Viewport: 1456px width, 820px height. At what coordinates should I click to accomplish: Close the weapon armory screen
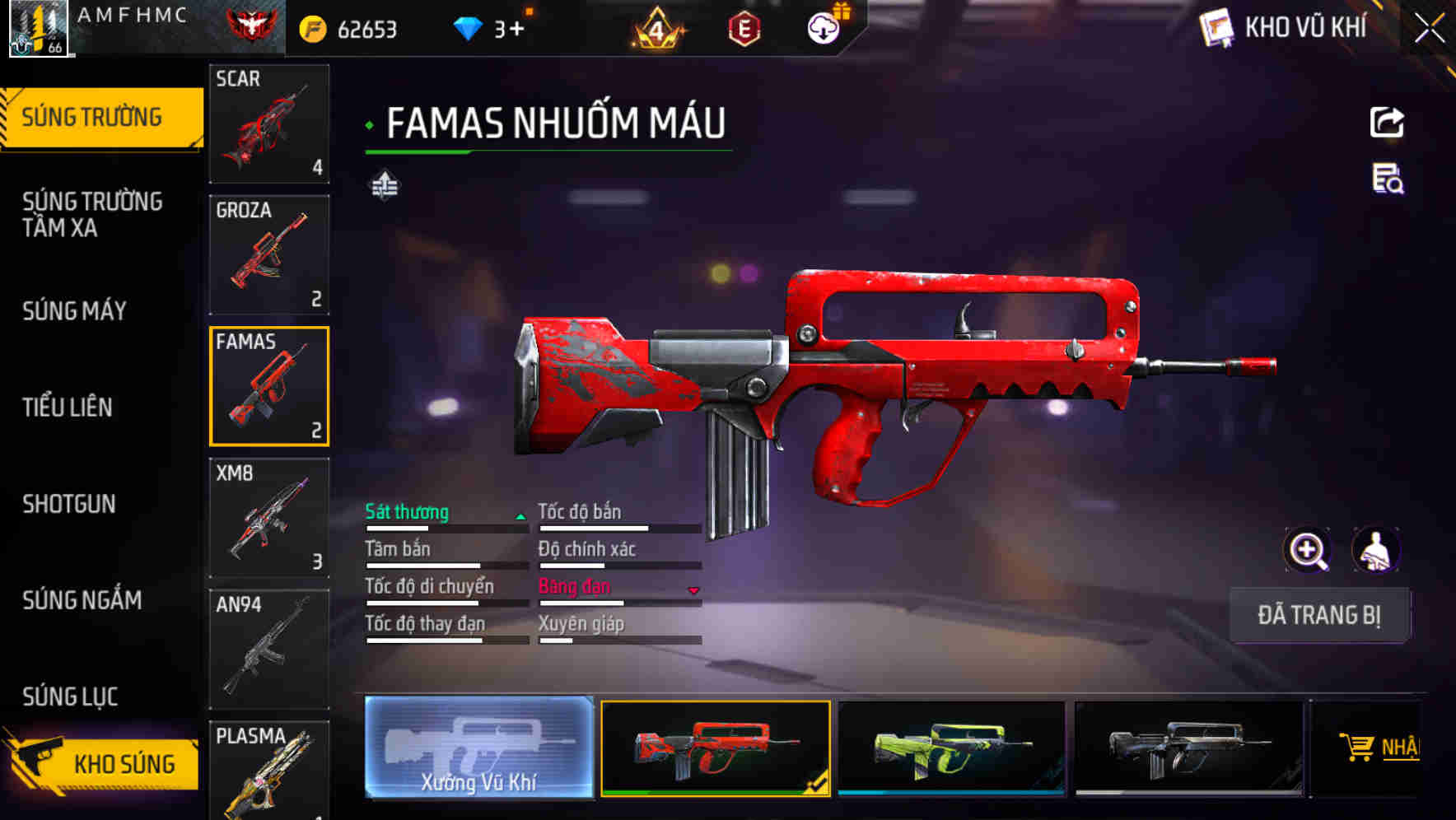[1429, 29]
